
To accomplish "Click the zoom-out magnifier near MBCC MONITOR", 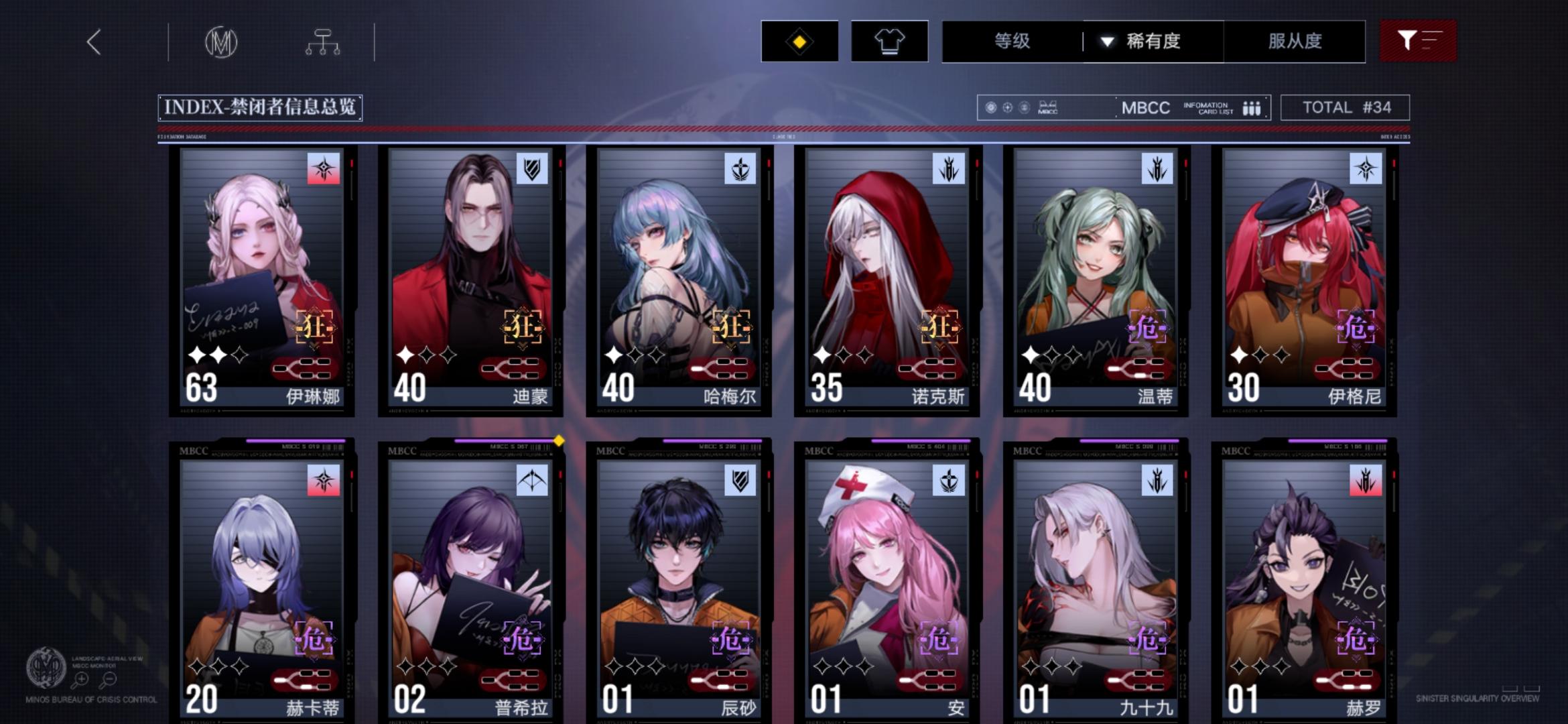I will [109, 678].
